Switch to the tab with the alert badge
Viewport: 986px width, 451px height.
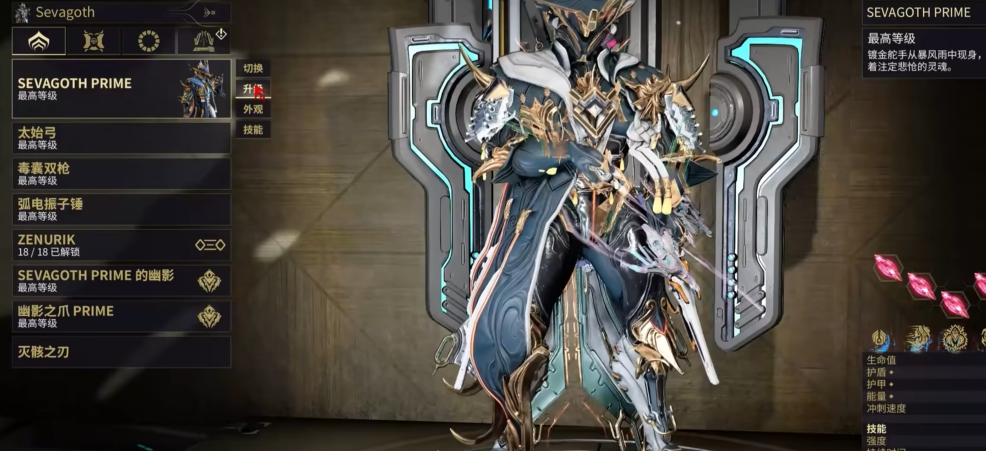pos(204,41)
